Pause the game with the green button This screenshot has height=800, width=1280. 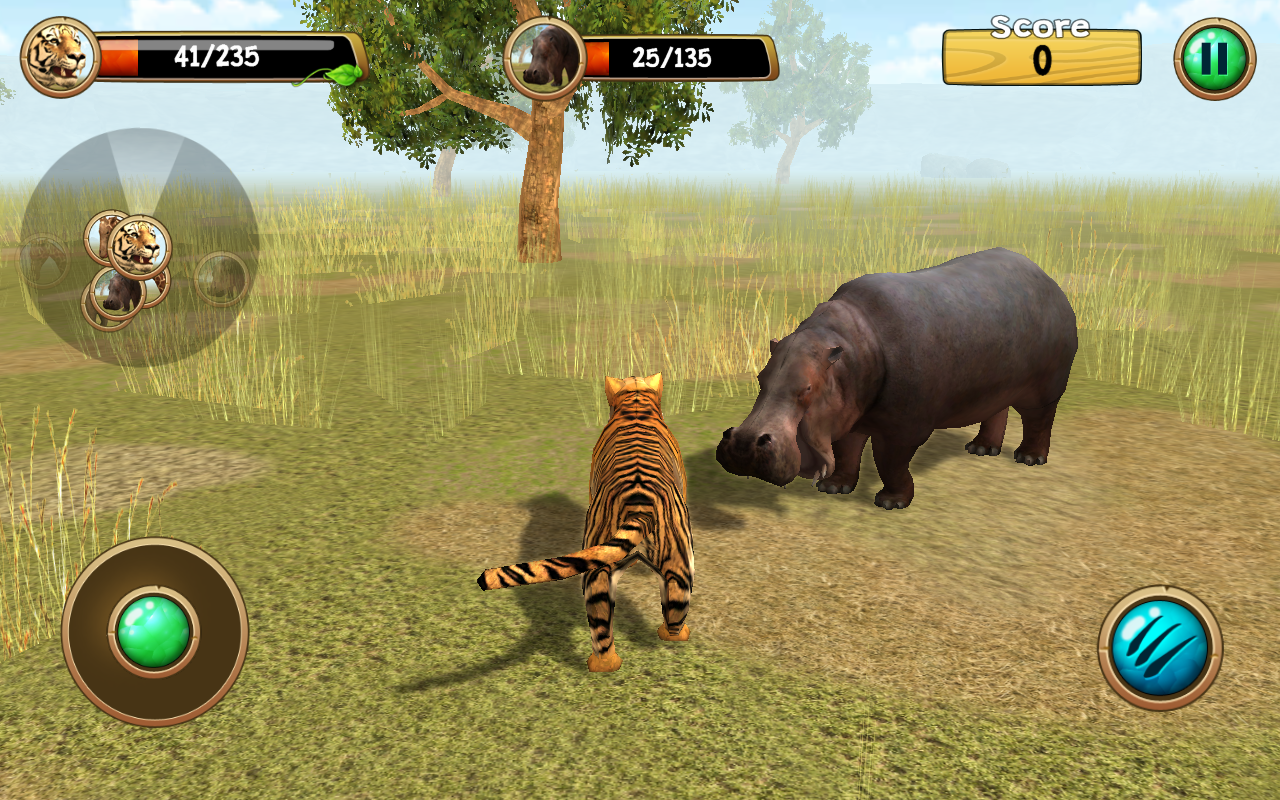click(x=1214, y=58)
